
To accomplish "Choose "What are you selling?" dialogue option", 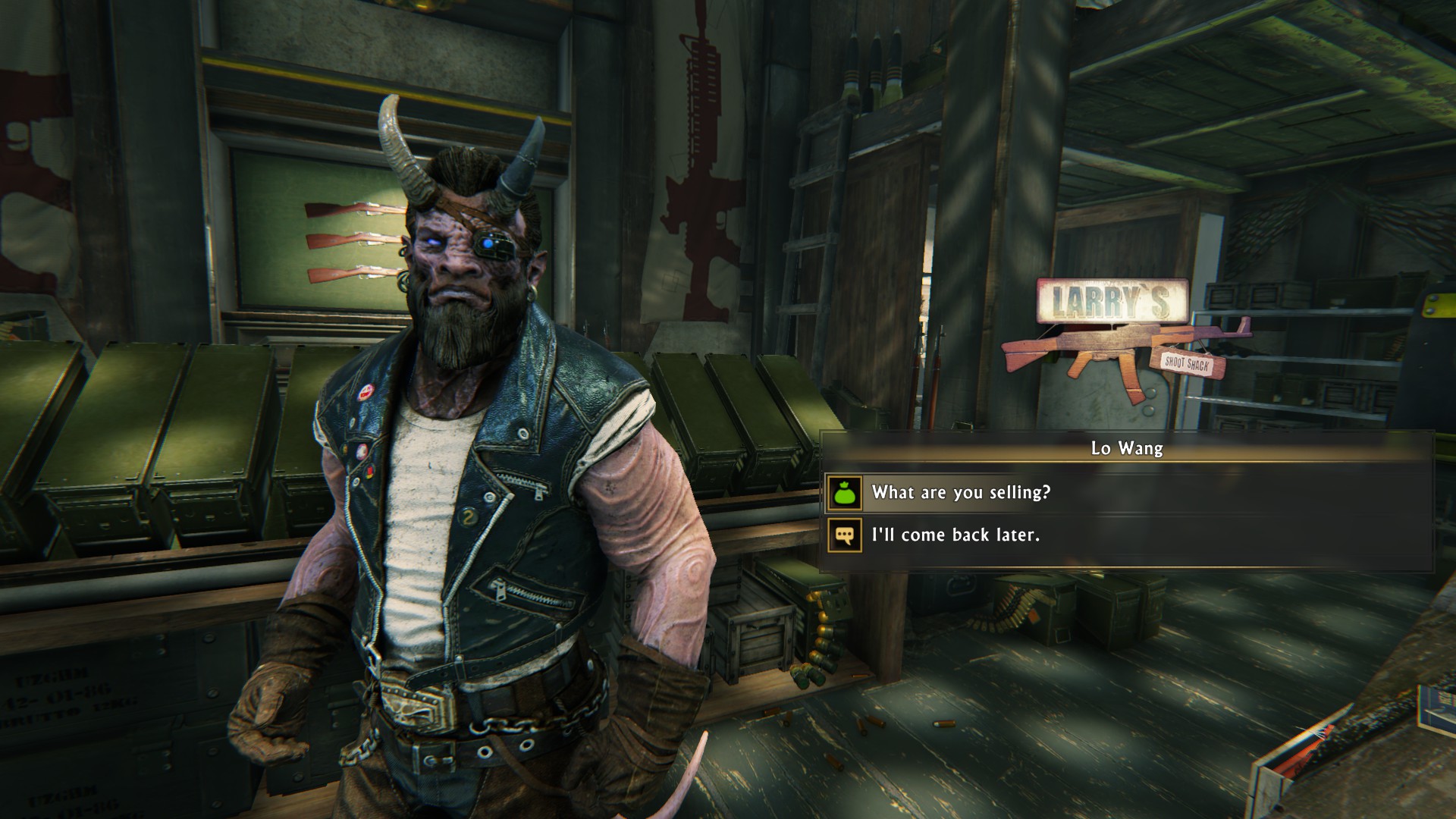I will point(961,493).
